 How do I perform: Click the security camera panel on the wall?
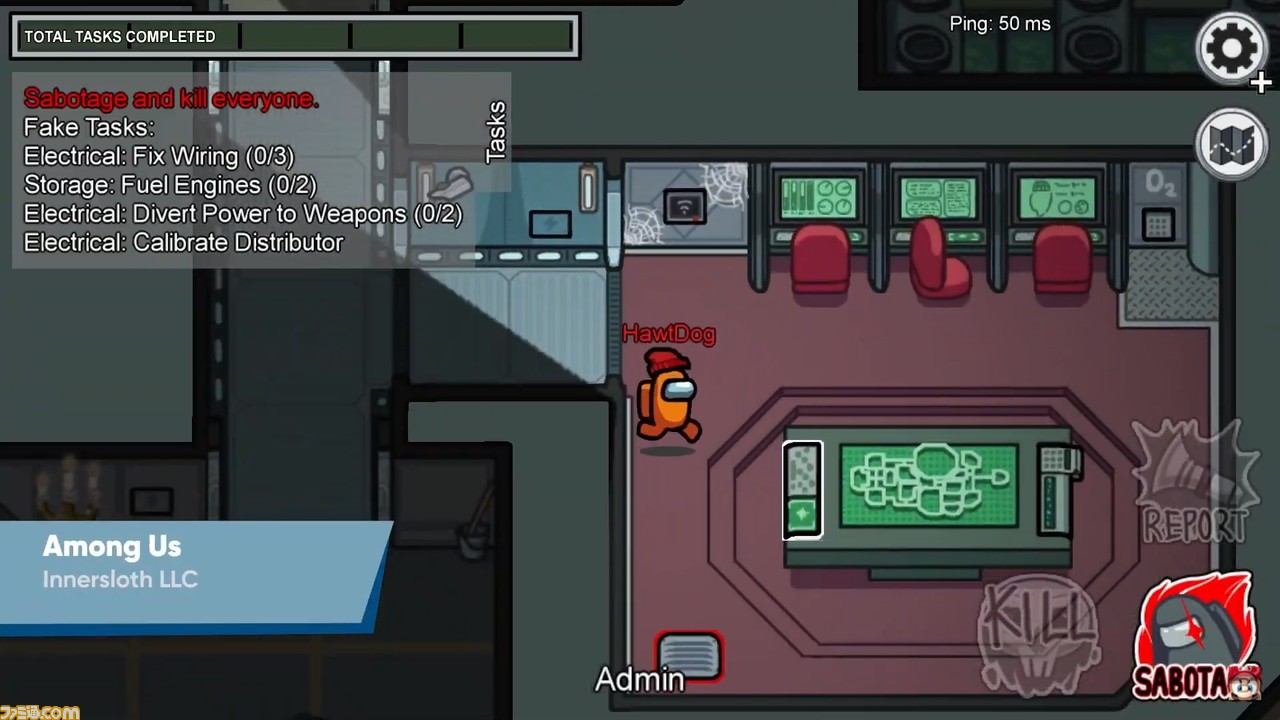click(x=686, y=205)
